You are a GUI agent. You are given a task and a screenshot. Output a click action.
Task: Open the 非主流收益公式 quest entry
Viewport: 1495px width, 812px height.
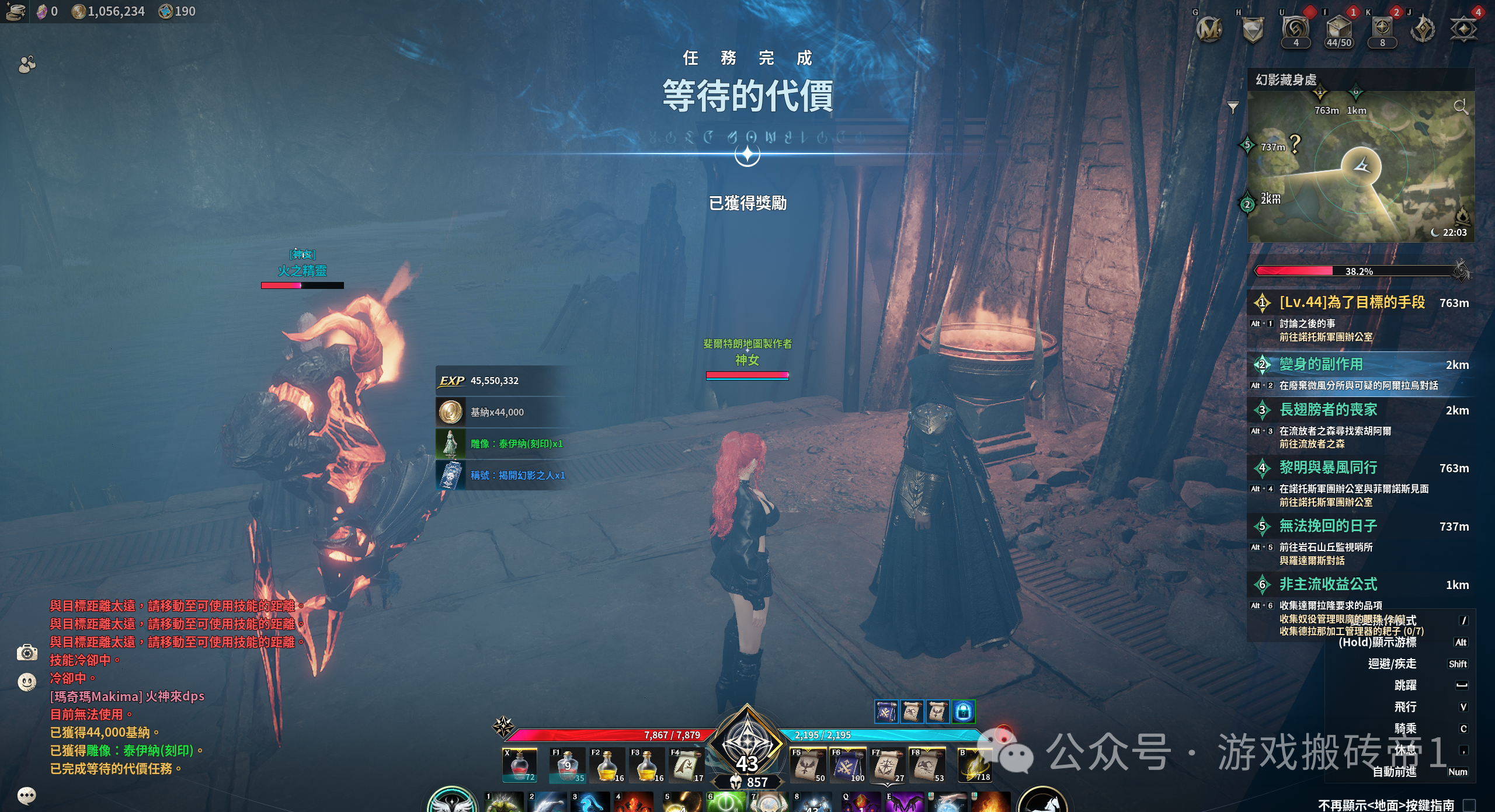(1328, 584)
